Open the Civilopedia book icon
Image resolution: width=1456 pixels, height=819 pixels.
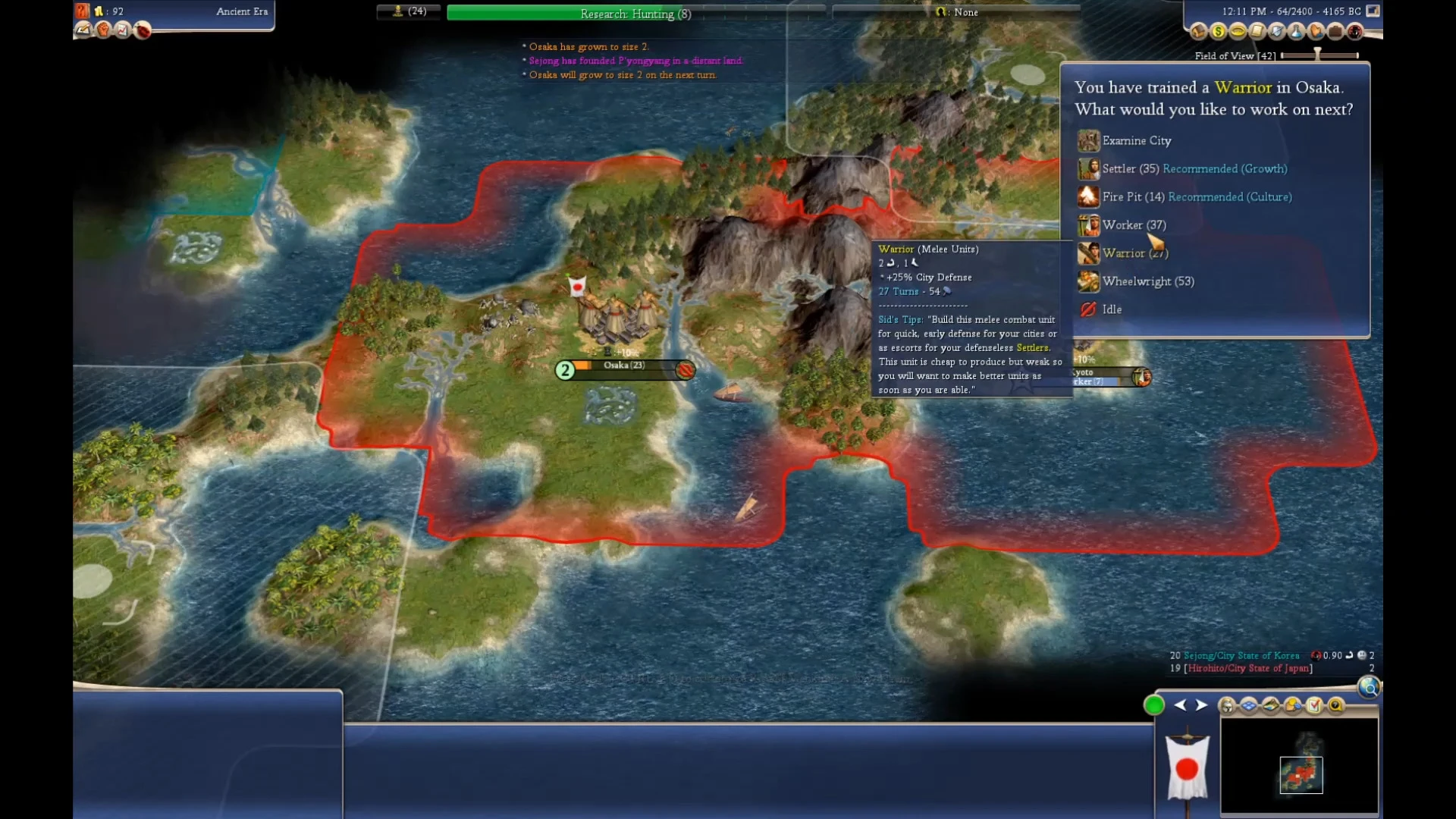coord(1257,32)
